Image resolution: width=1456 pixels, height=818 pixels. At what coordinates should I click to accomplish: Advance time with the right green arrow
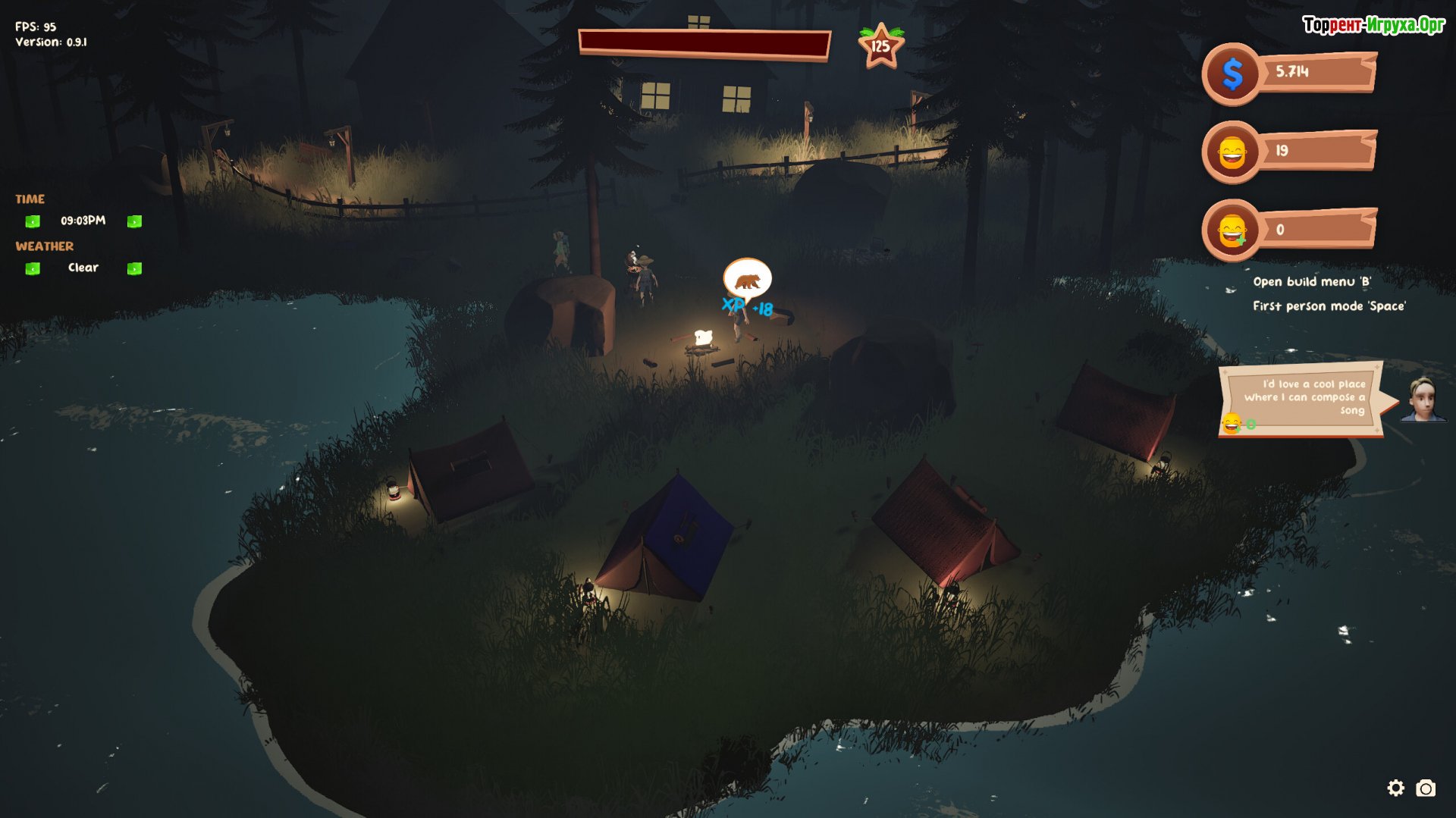[x=134, y=221]
